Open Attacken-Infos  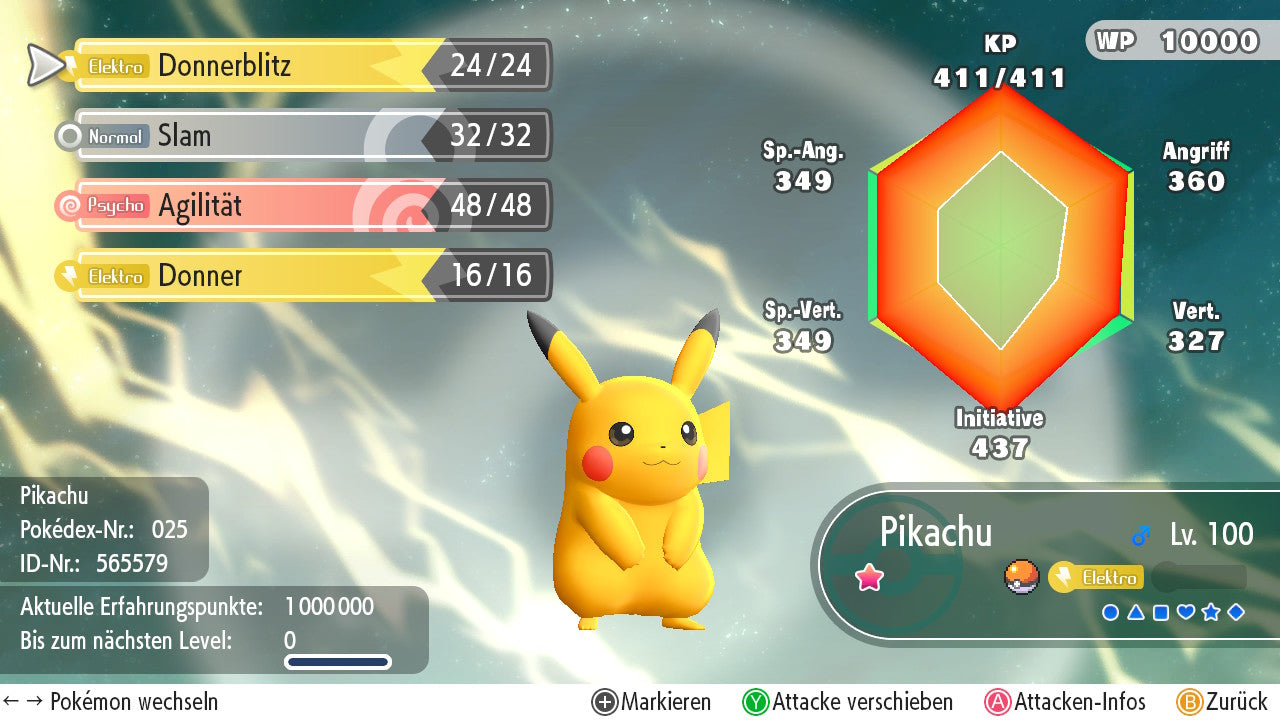[x=1066, y=702]
